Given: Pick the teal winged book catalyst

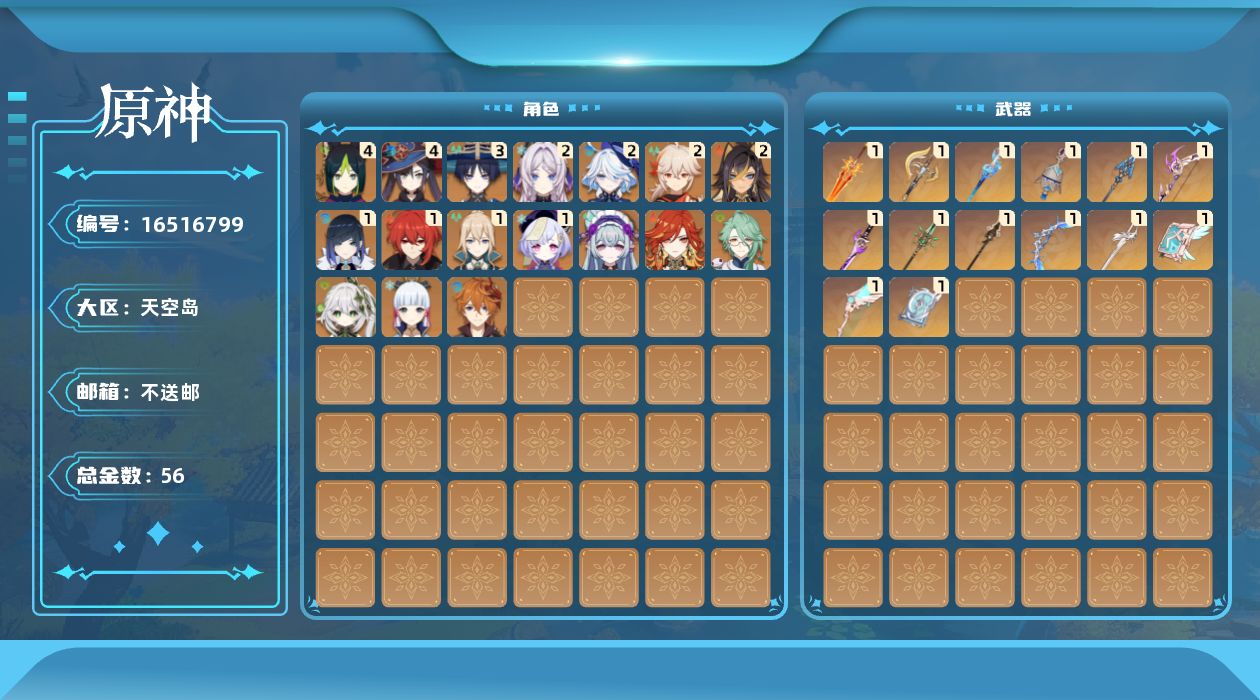Looking at the screenshot, I should 1183,240.
